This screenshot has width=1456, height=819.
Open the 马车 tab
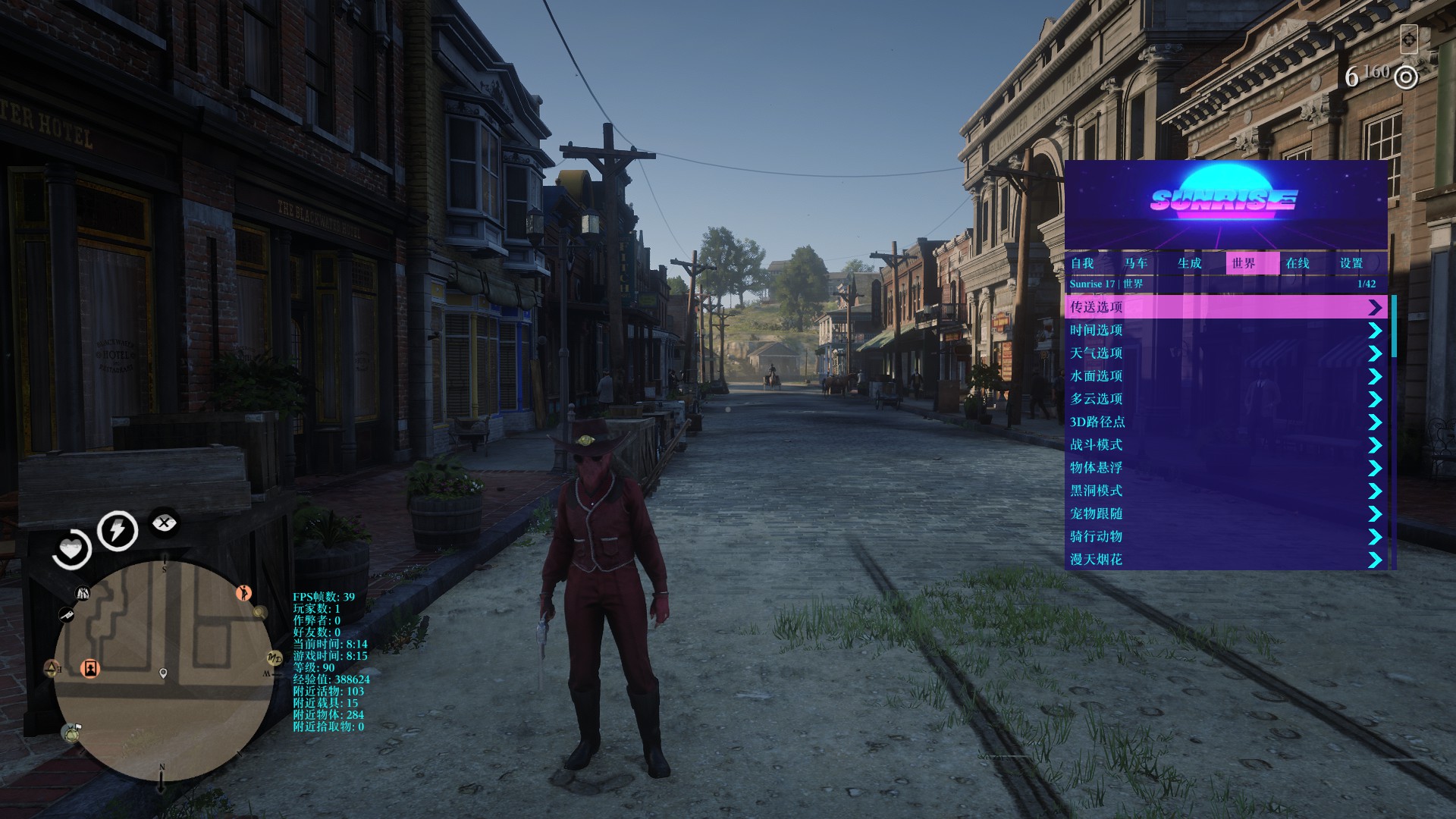click(1136, 263)
